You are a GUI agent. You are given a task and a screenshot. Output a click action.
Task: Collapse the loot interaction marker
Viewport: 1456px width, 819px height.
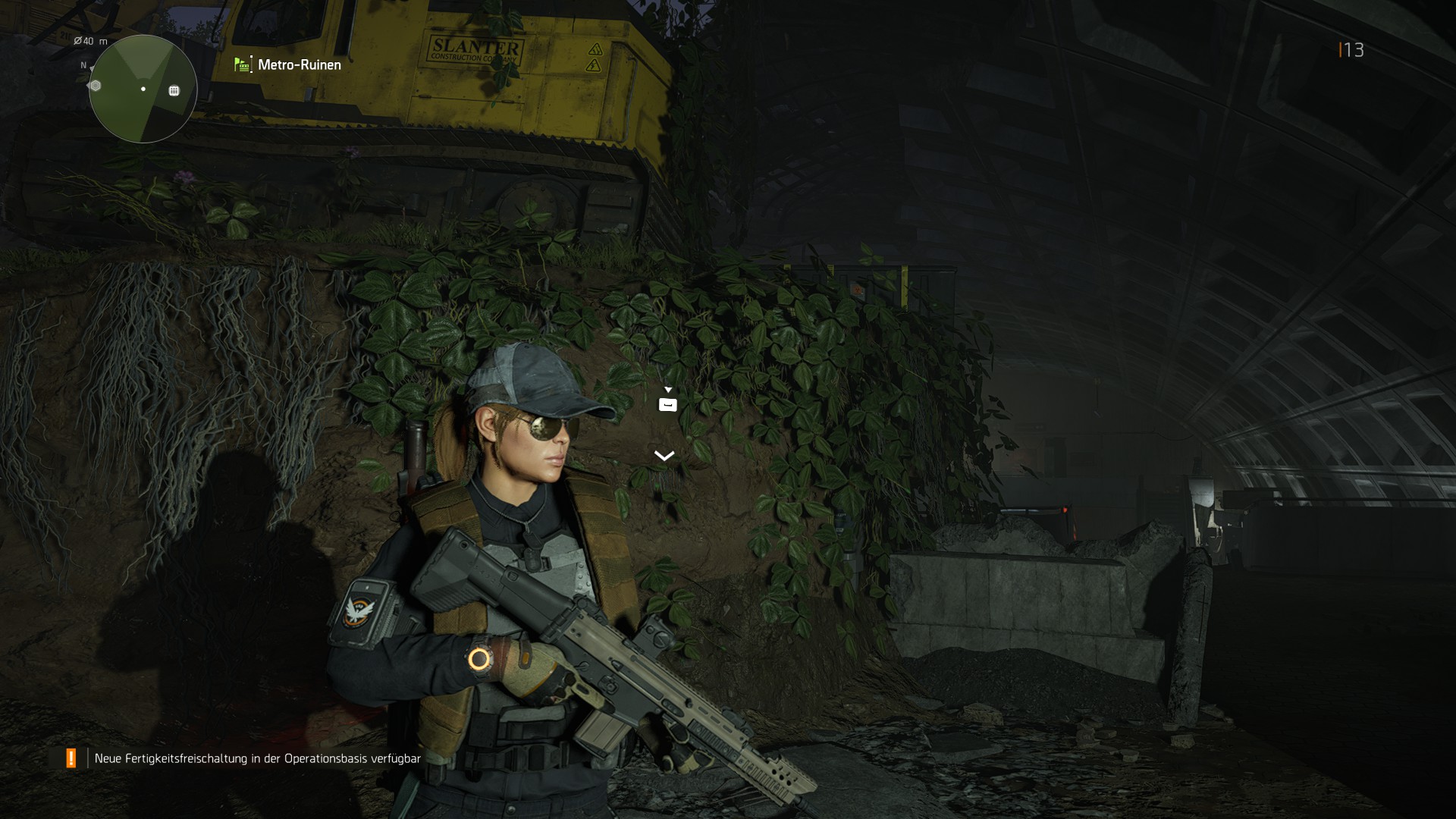(x=667, y=404)
